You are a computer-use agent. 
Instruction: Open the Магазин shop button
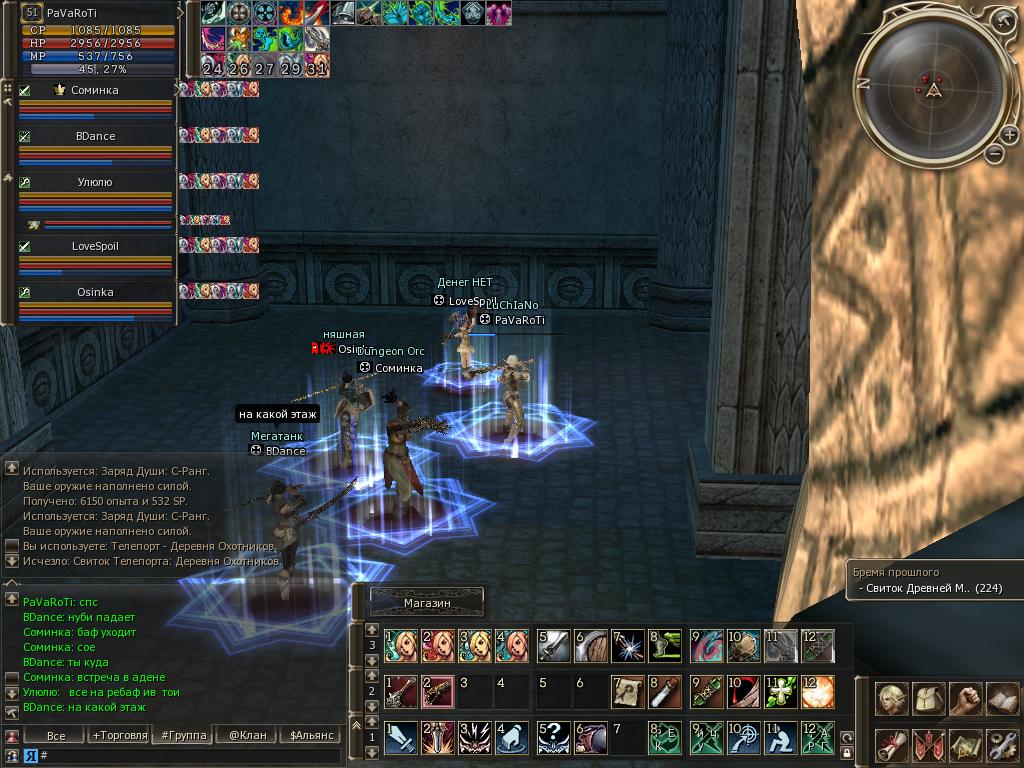(x=427, y=603)
